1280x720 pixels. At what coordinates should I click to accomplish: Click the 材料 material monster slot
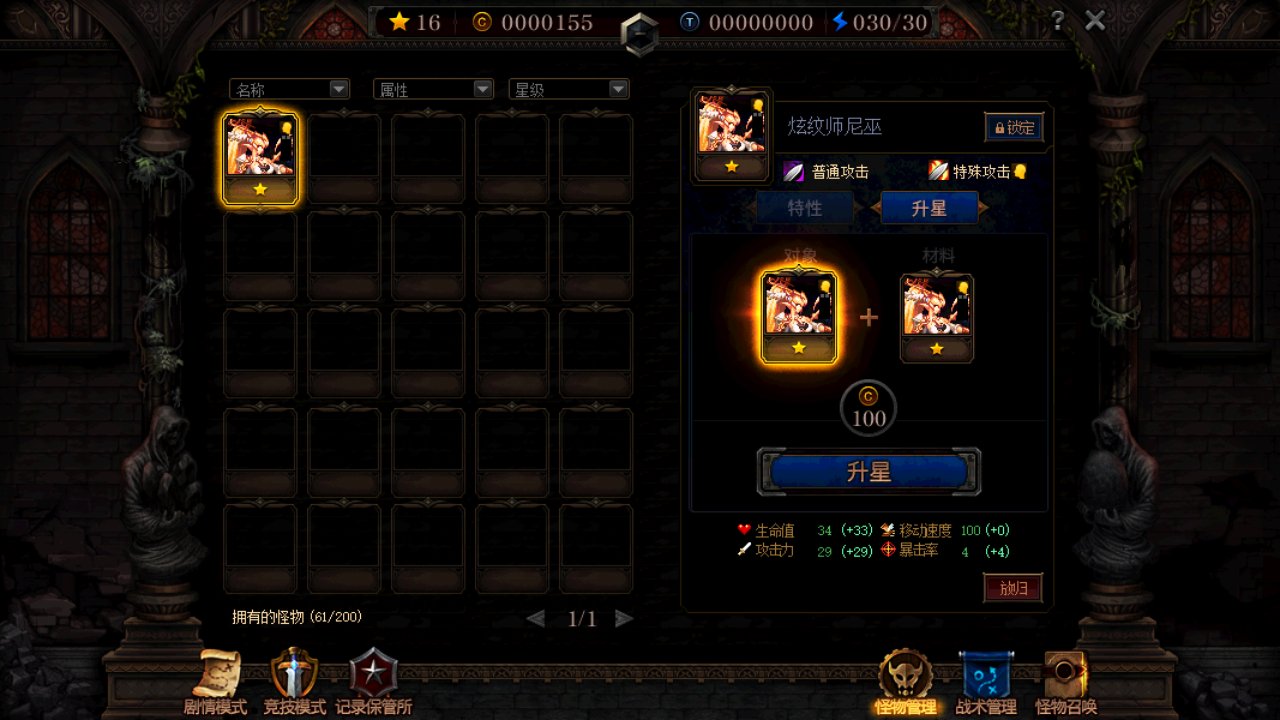coord(936,317)
